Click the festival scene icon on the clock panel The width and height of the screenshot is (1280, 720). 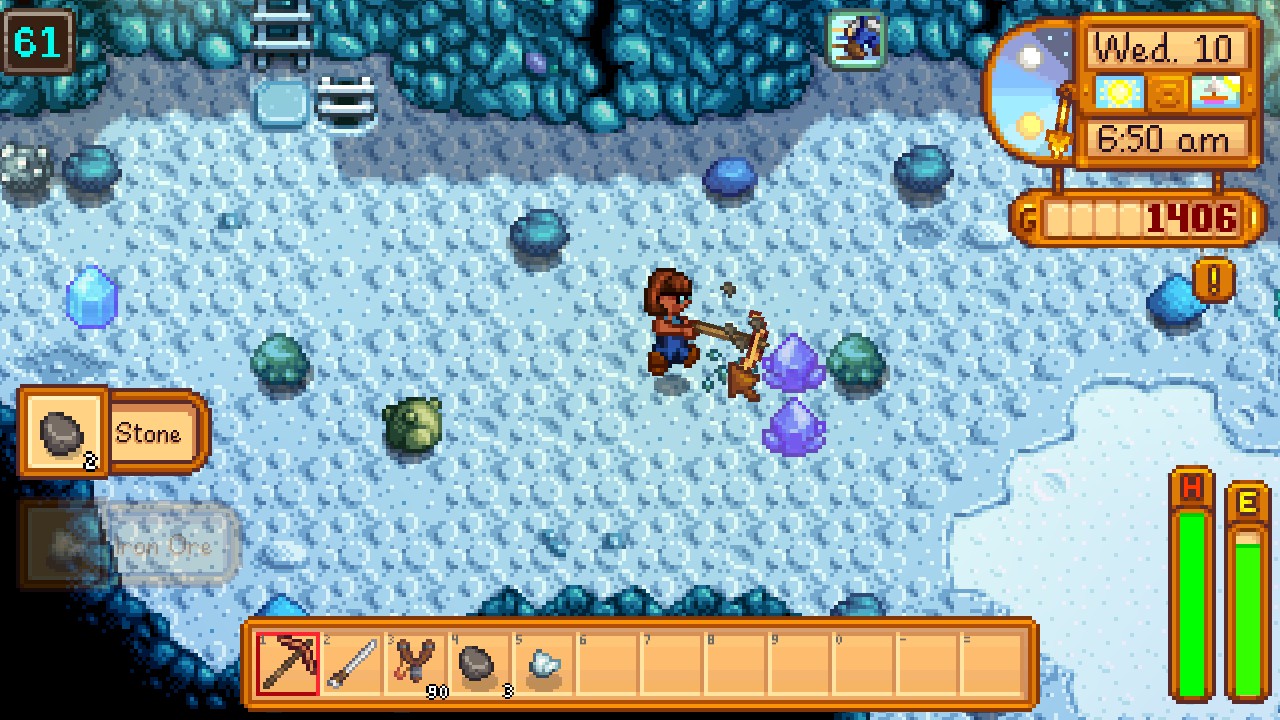coord(1215,92)
